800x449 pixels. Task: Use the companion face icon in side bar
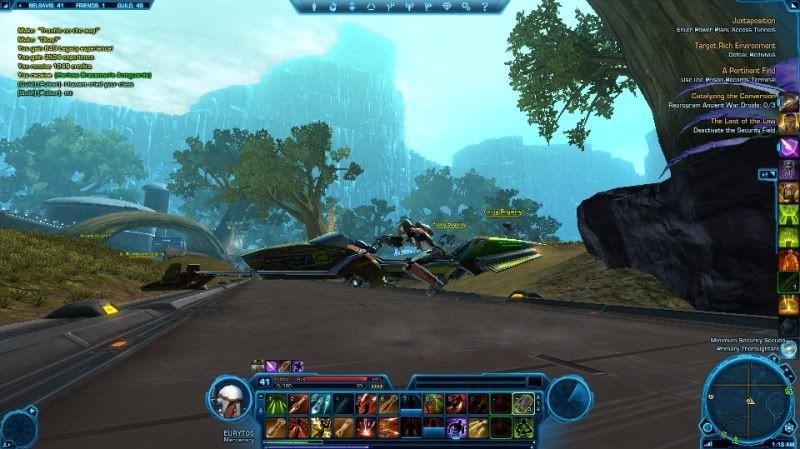click(x=788, y=101)
